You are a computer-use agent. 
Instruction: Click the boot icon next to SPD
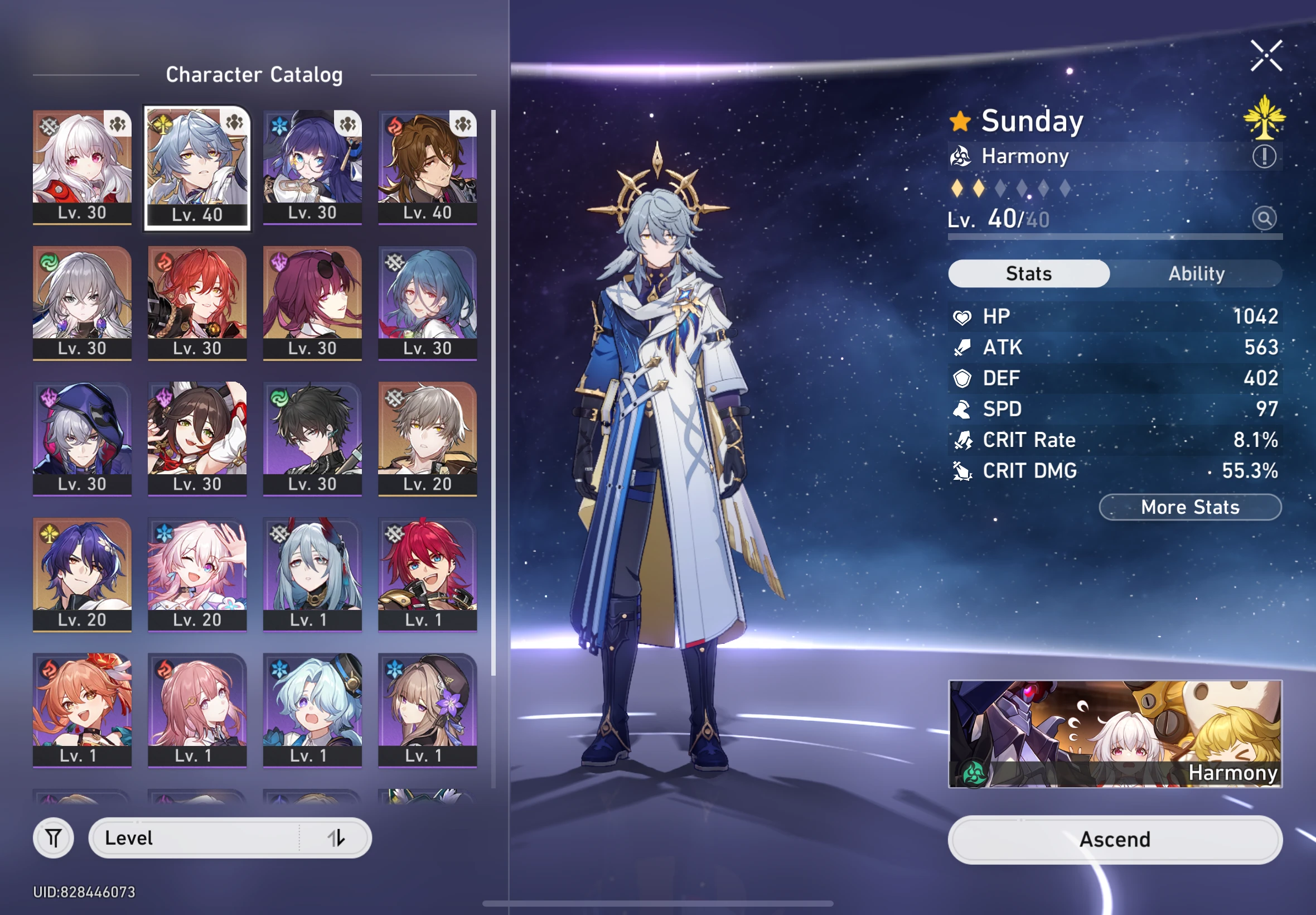963,410
